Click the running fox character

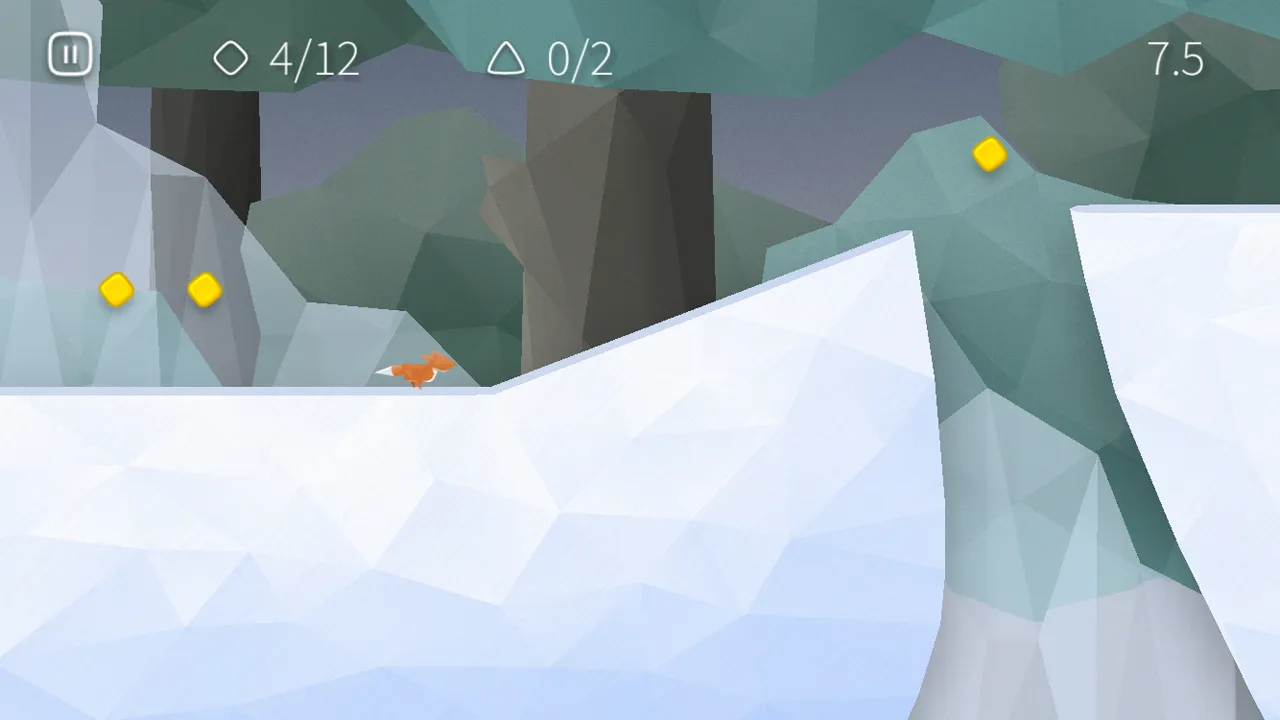(420, 370)
